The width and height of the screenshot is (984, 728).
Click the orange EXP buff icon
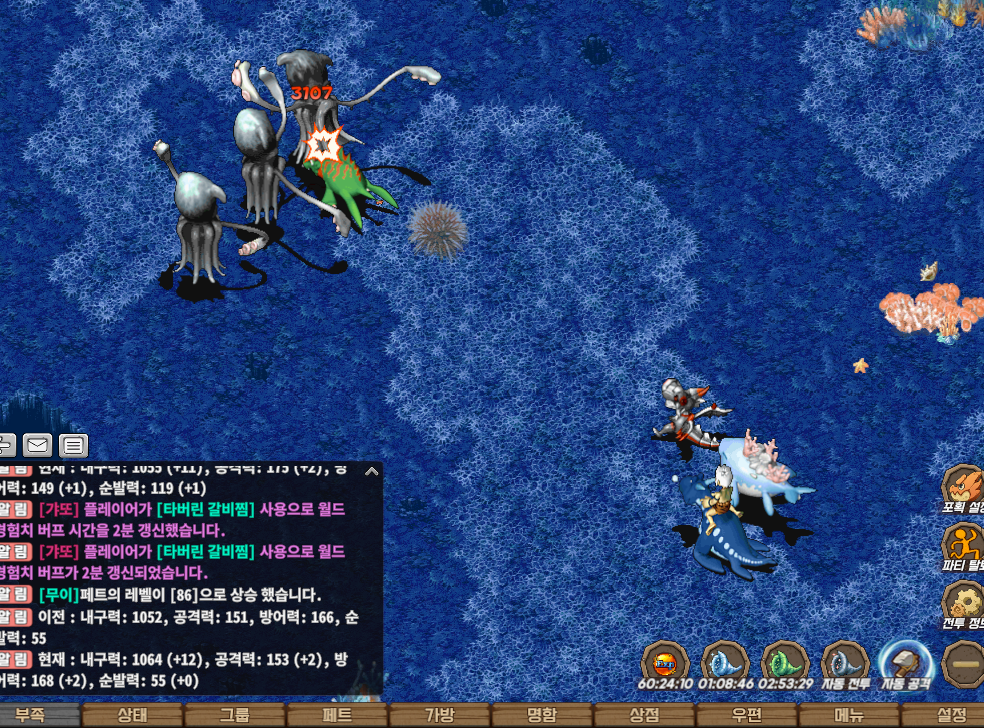[664, 663]
